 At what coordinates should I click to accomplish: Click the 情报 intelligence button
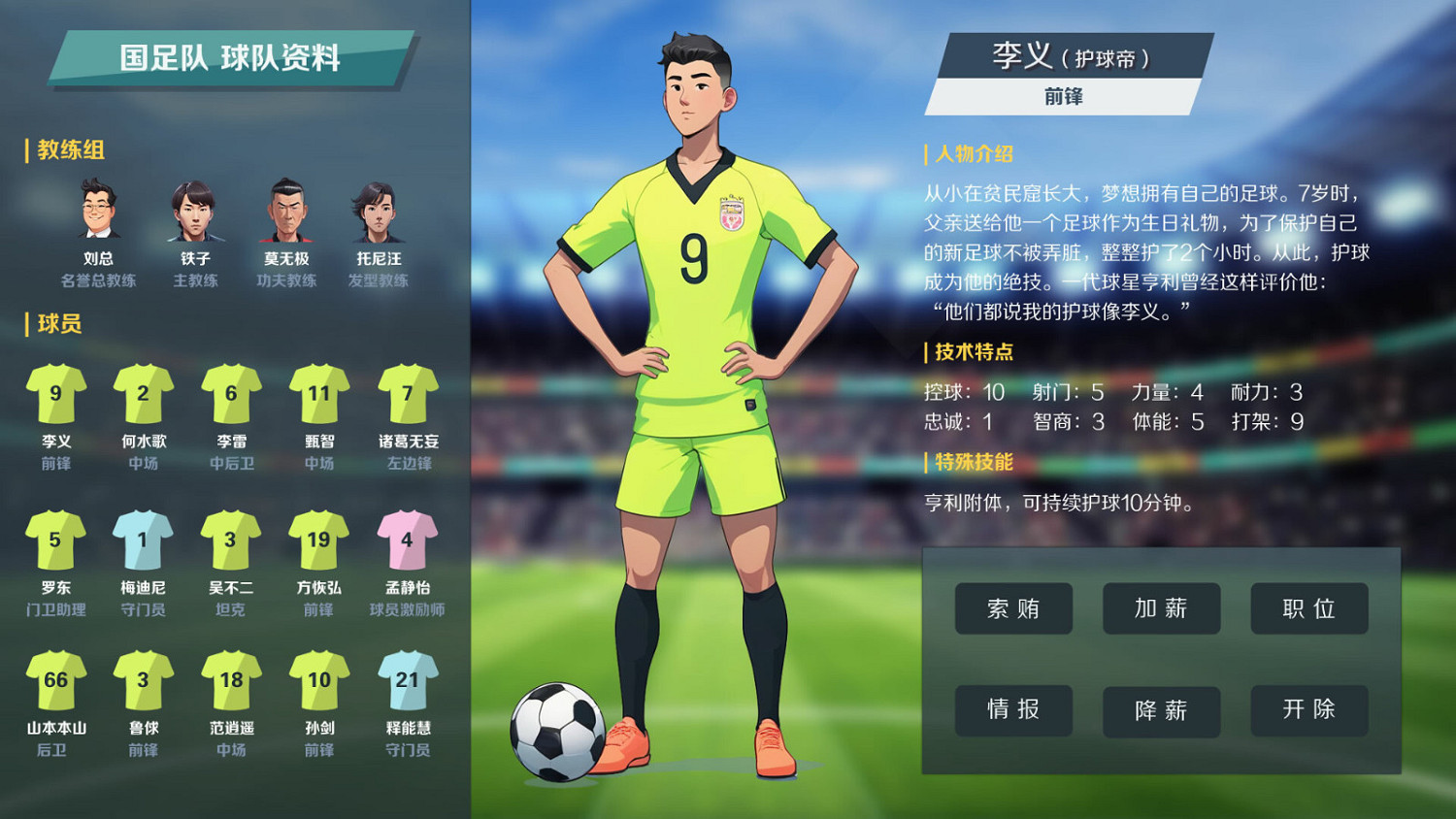(x=1013, y=710)
